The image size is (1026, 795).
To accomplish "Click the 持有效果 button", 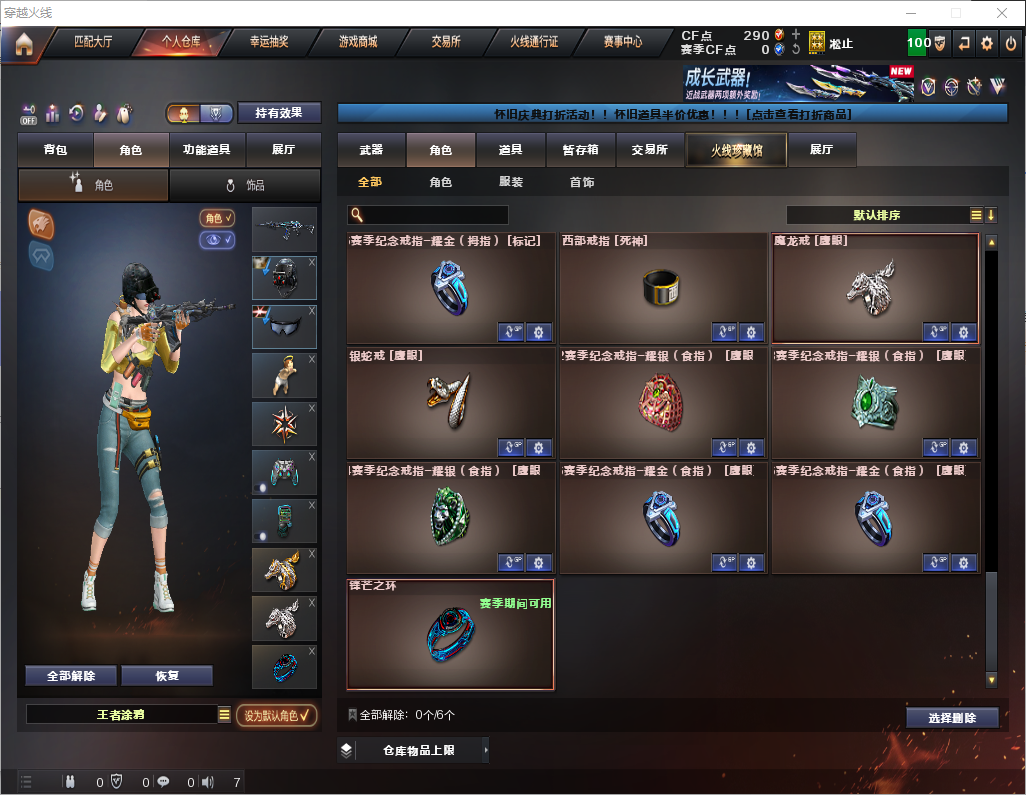I will (279, 113).
